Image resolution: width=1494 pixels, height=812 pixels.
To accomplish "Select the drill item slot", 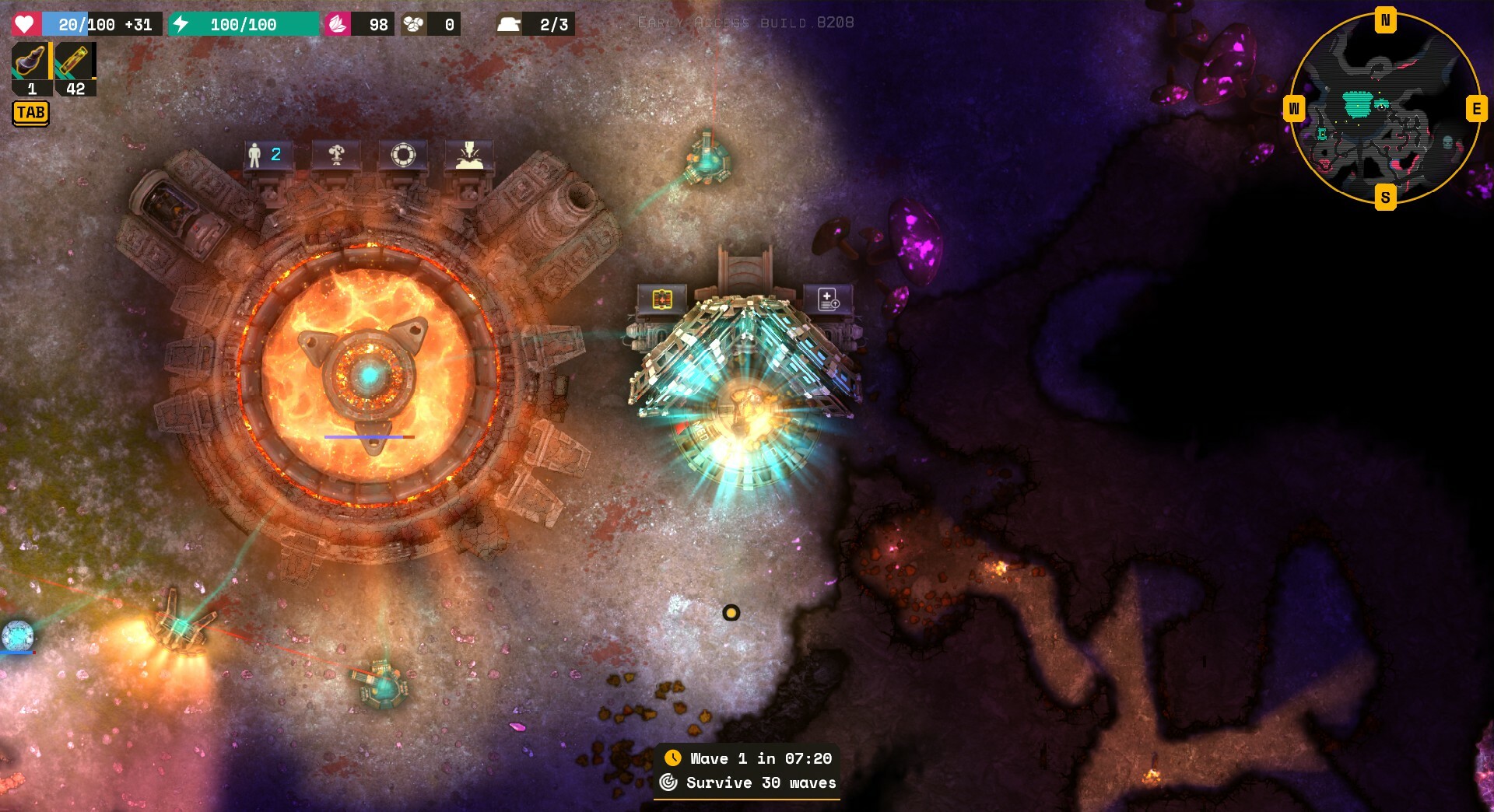I will pyautogui.click(x=31, y=62).
